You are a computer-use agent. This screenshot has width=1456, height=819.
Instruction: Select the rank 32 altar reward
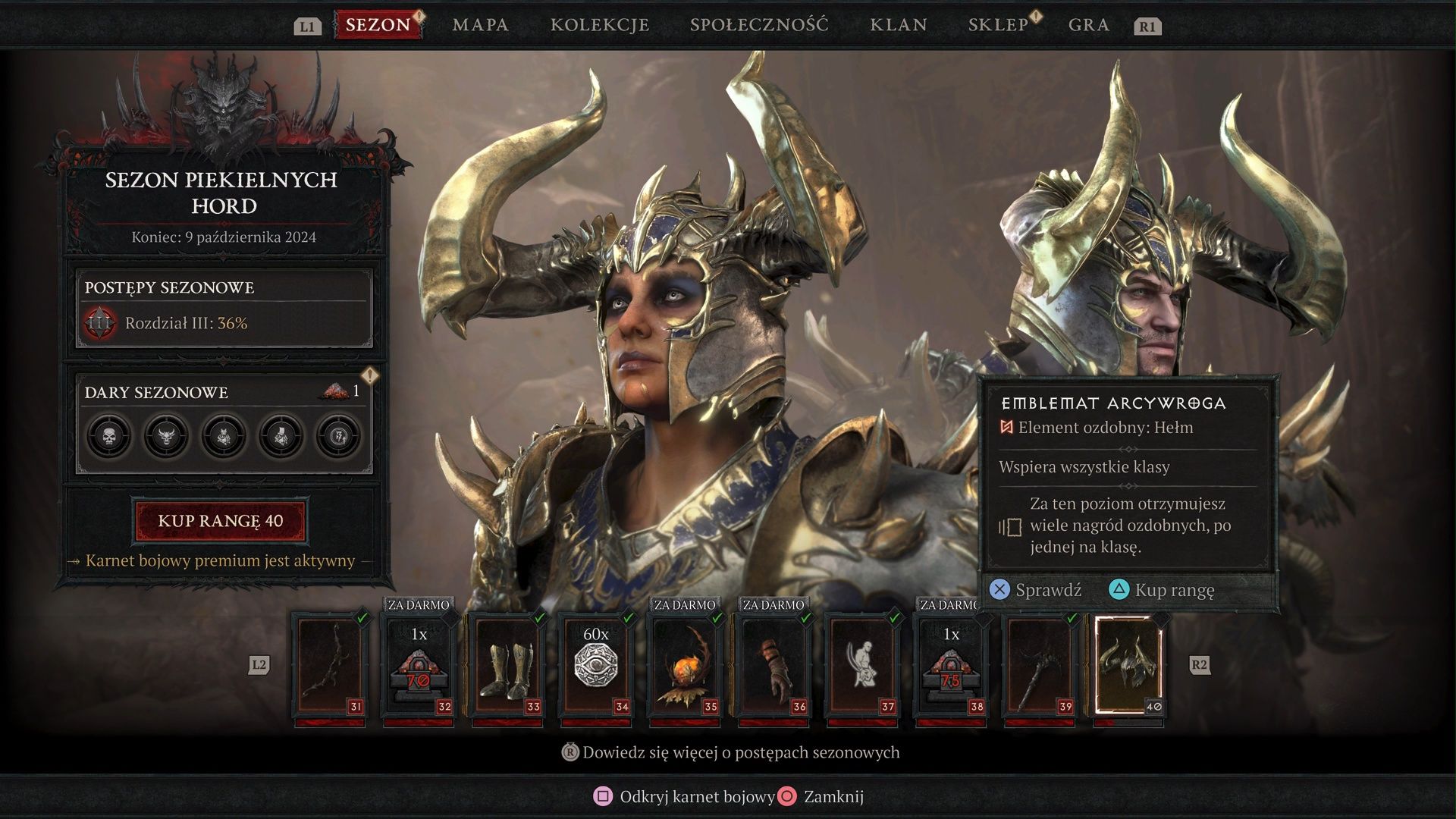[x=419, y=666]
